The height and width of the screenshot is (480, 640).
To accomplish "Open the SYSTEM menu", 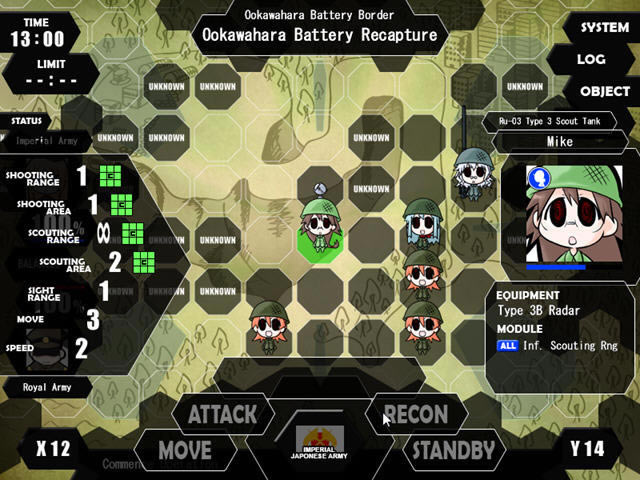I will point(604,28).
